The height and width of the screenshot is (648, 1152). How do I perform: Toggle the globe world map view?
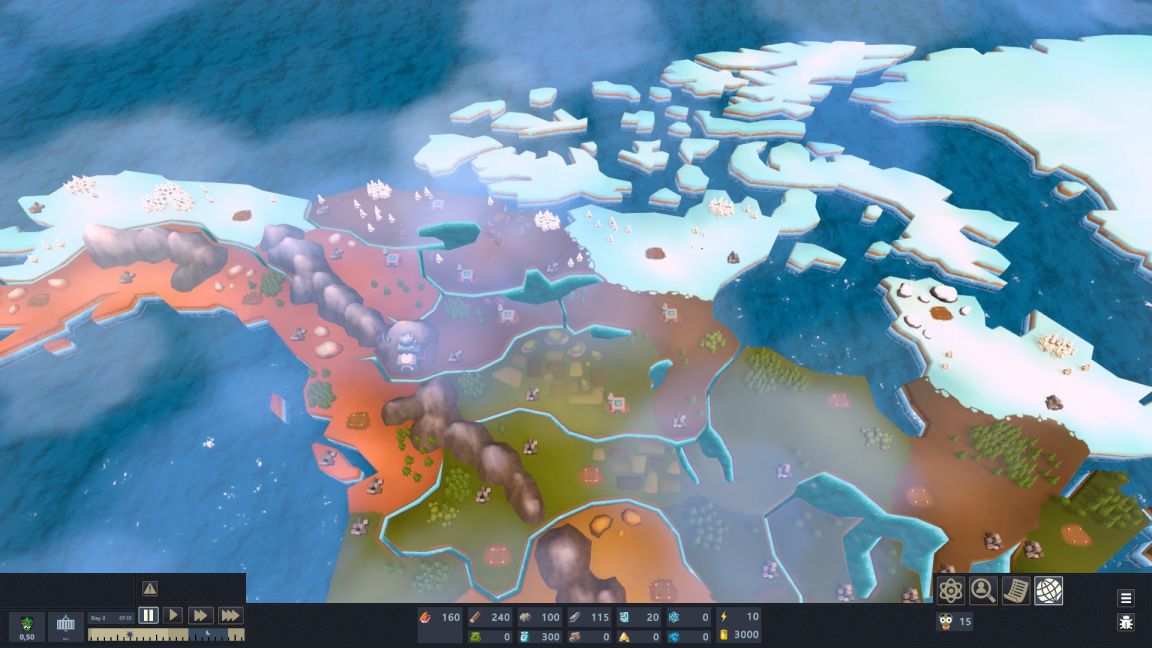[x=1048, y=591]
